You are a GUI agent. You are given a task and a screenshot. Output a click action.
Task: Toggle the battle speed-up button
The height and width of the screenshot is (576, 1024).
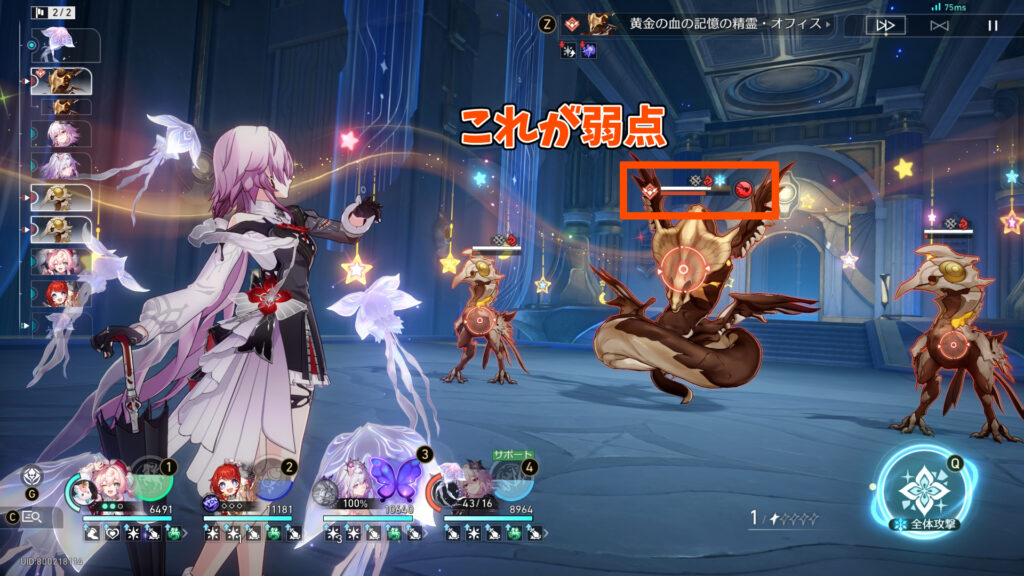point(884,26)
